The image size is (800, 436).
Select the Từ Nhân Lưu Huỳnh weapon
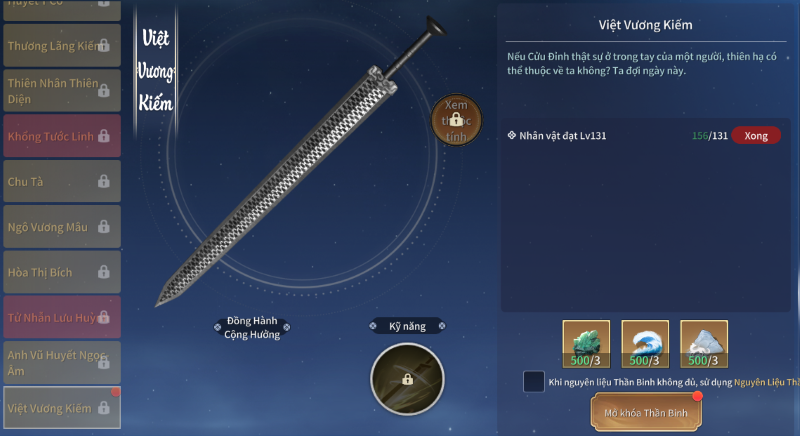[x=62, y=317]
